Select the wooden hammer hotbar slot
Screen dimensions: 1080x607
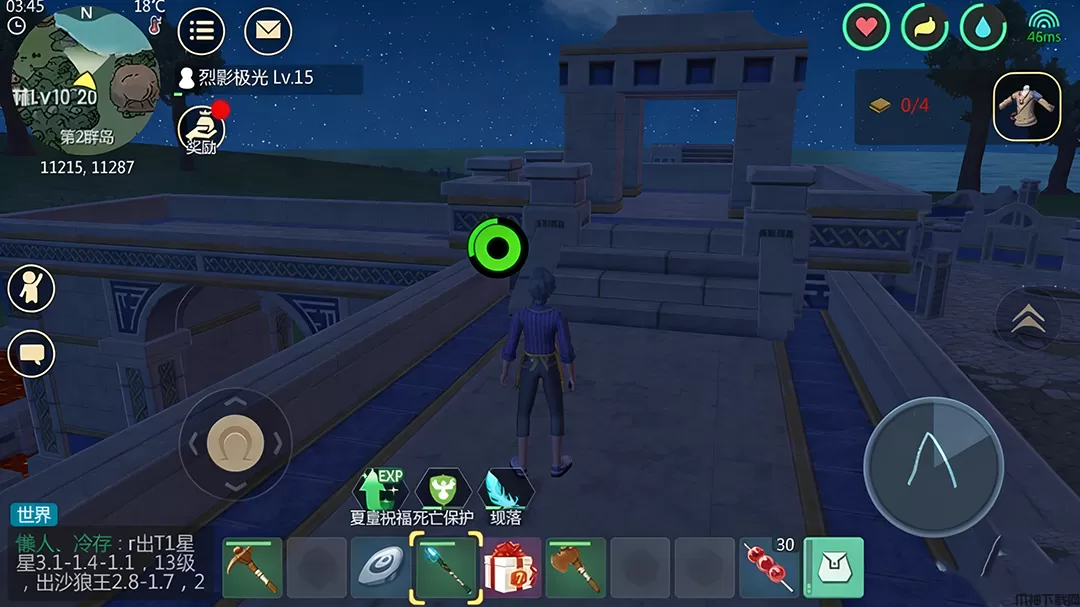pos(576,568)
